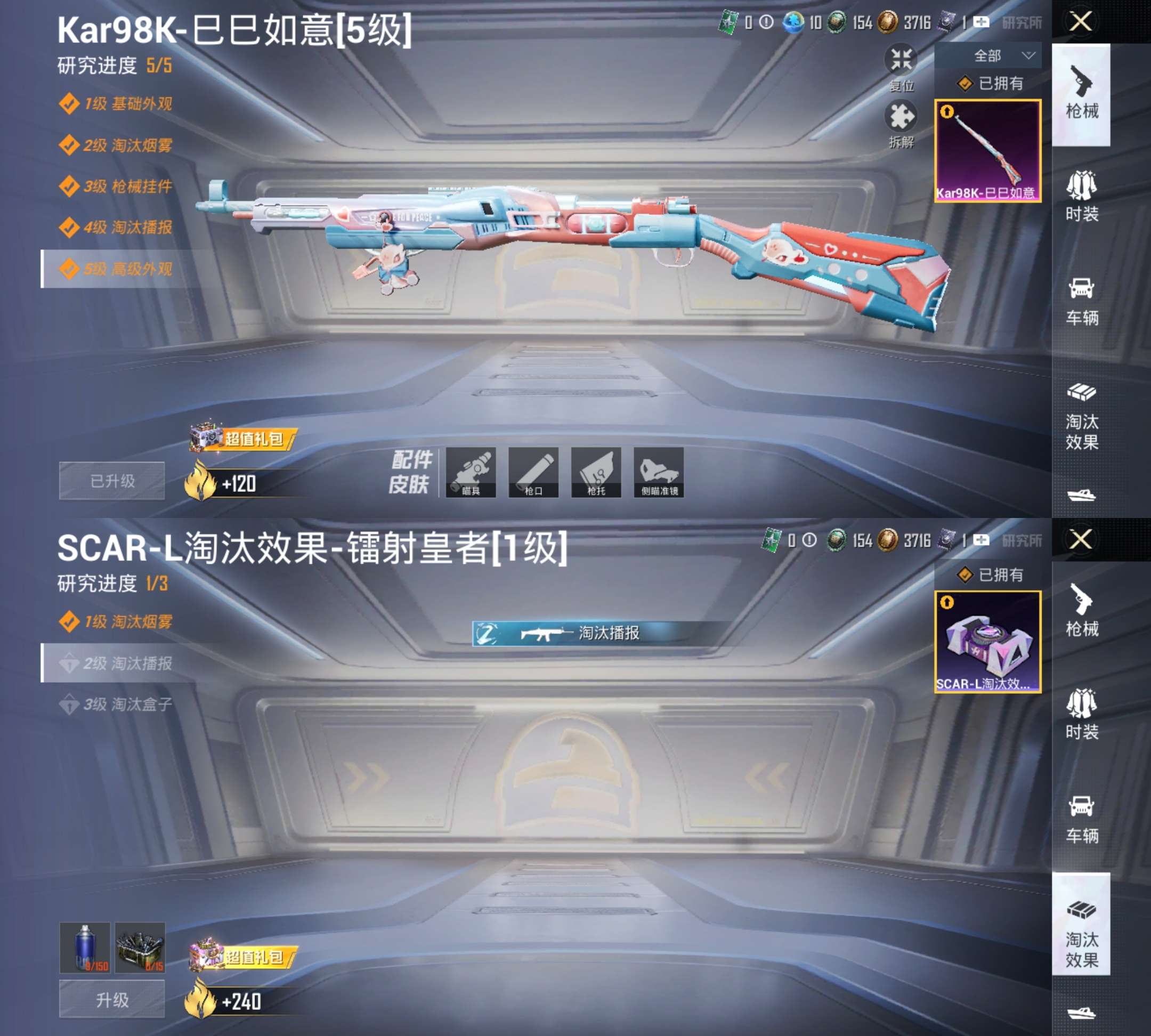This screenshot has height=1036, width=1151.
Task: Expand the 2级 淘汰播报 locked node
Action: (x=117, y=662)
